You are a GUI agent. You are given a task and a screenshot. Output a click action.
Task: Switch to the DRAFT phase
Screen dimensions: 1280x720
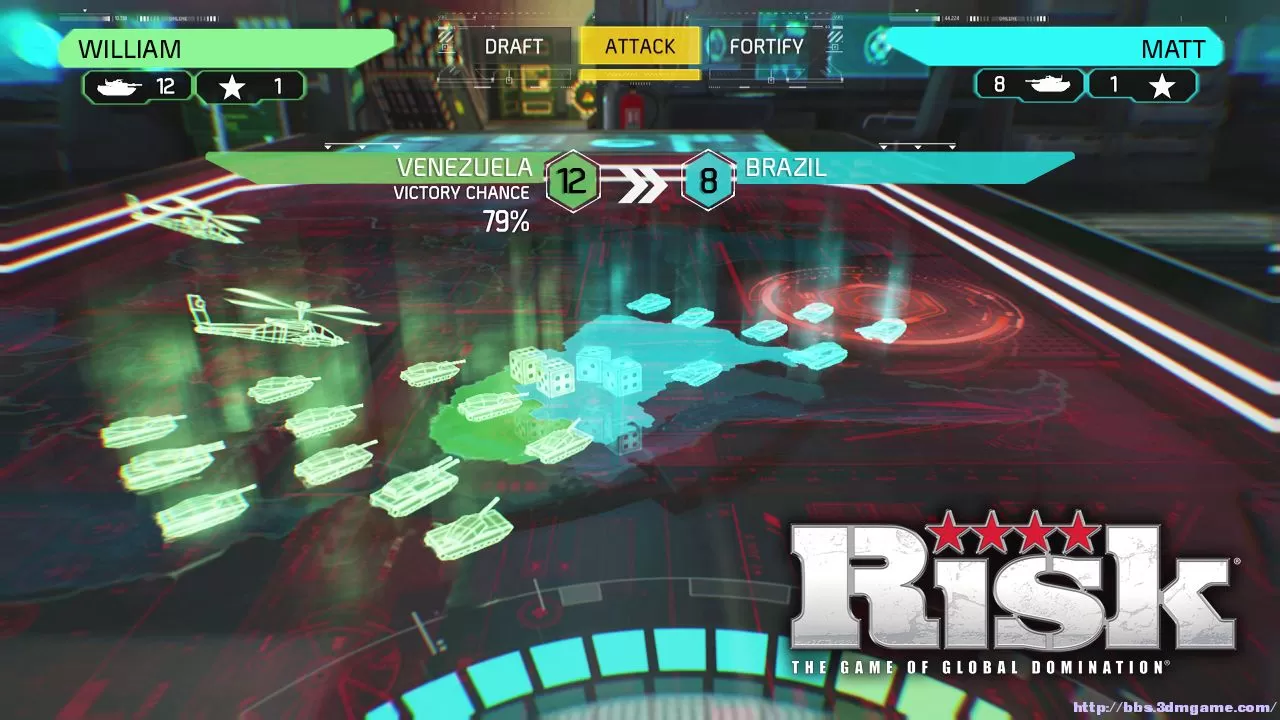(513, 46)
